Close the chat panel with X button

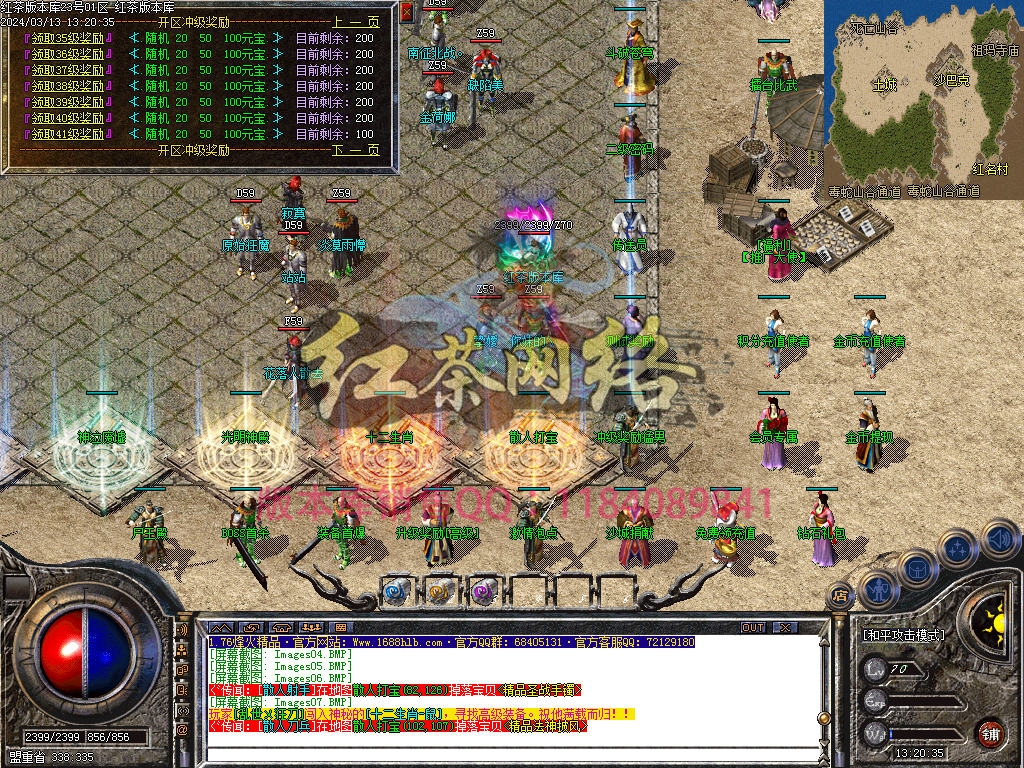[785, 627]
